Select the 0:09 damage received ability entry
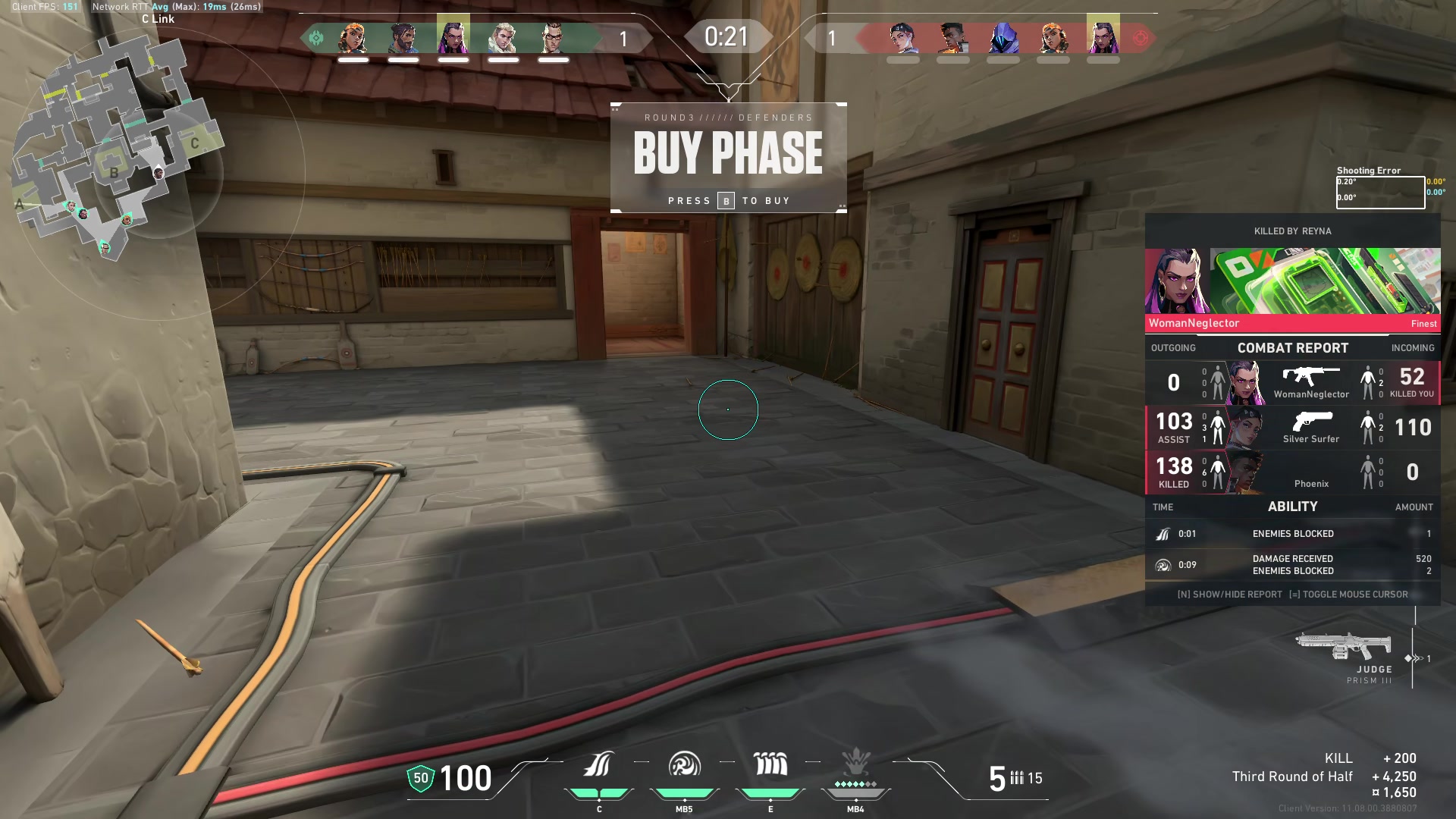 pyautogui.click(x=1292, y=565)
